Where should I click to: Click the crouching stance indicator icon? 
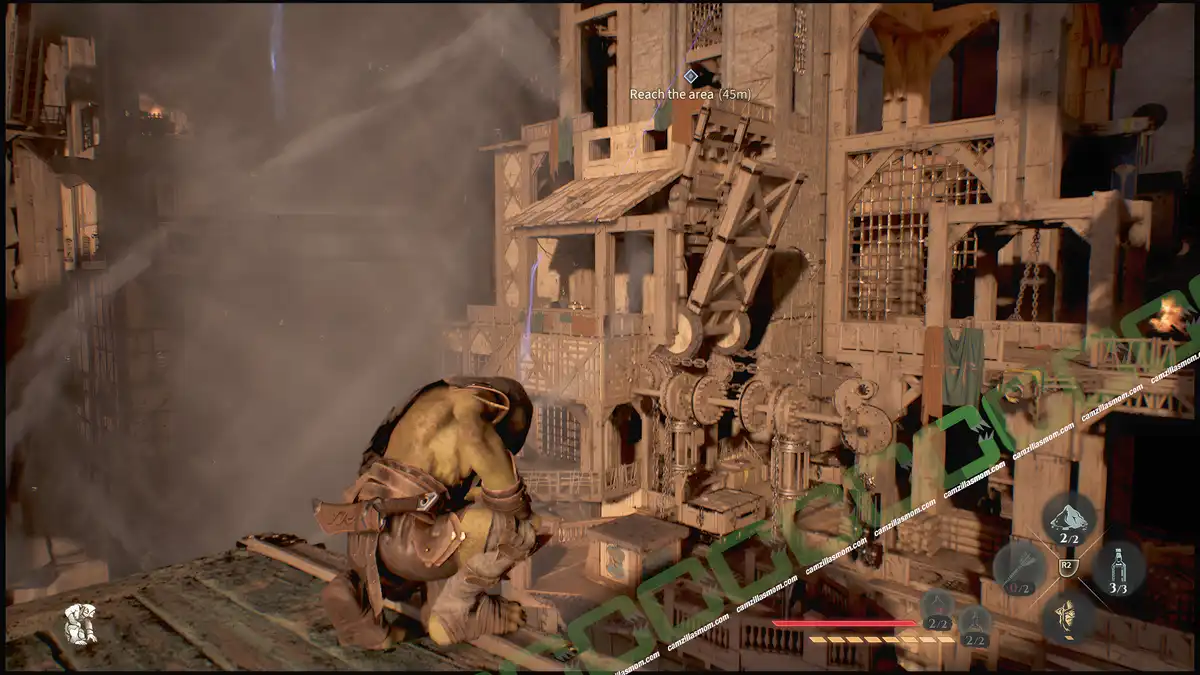tap(80, 624)
